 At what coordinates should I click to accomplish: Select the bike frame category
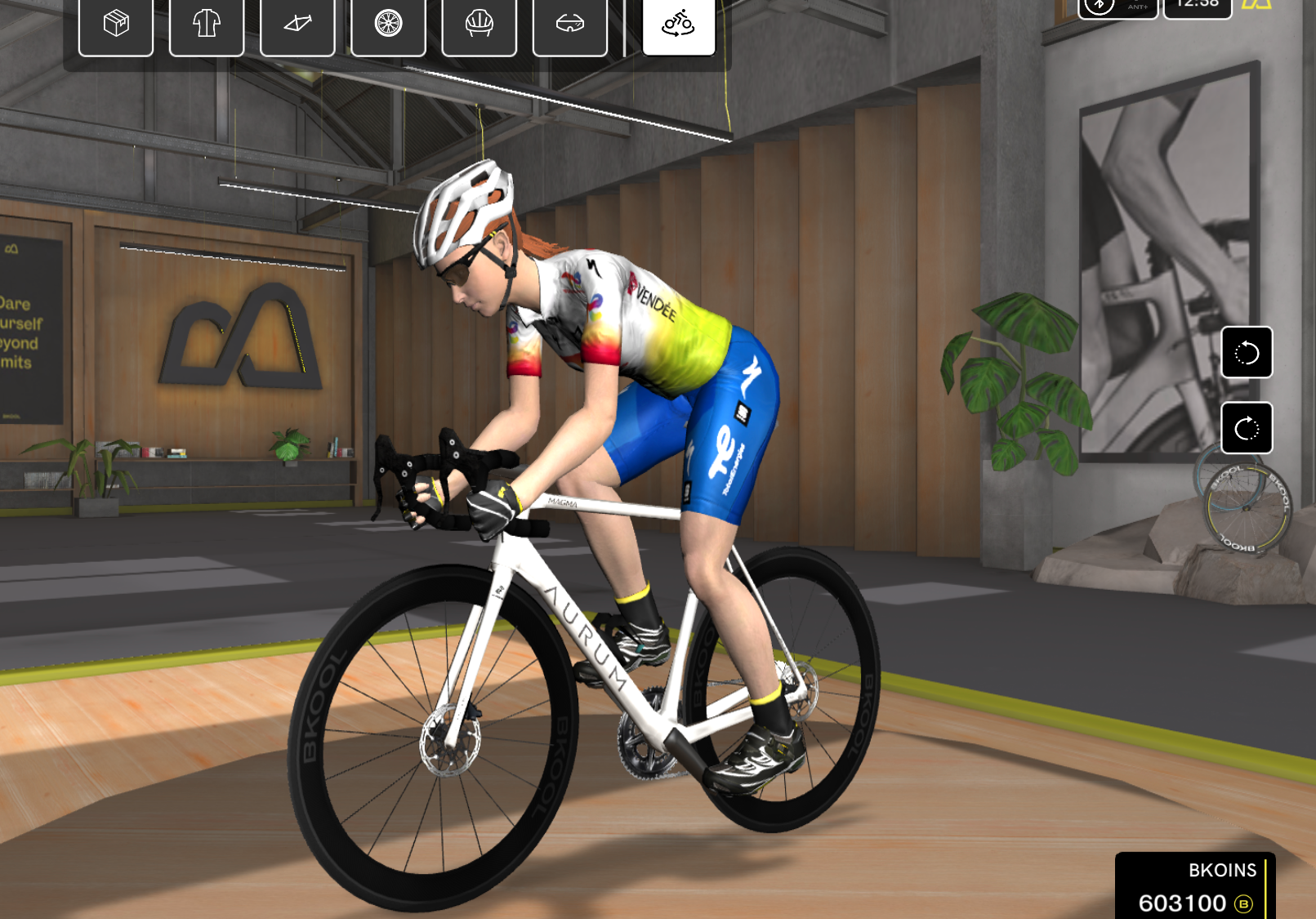coord(297,24)
